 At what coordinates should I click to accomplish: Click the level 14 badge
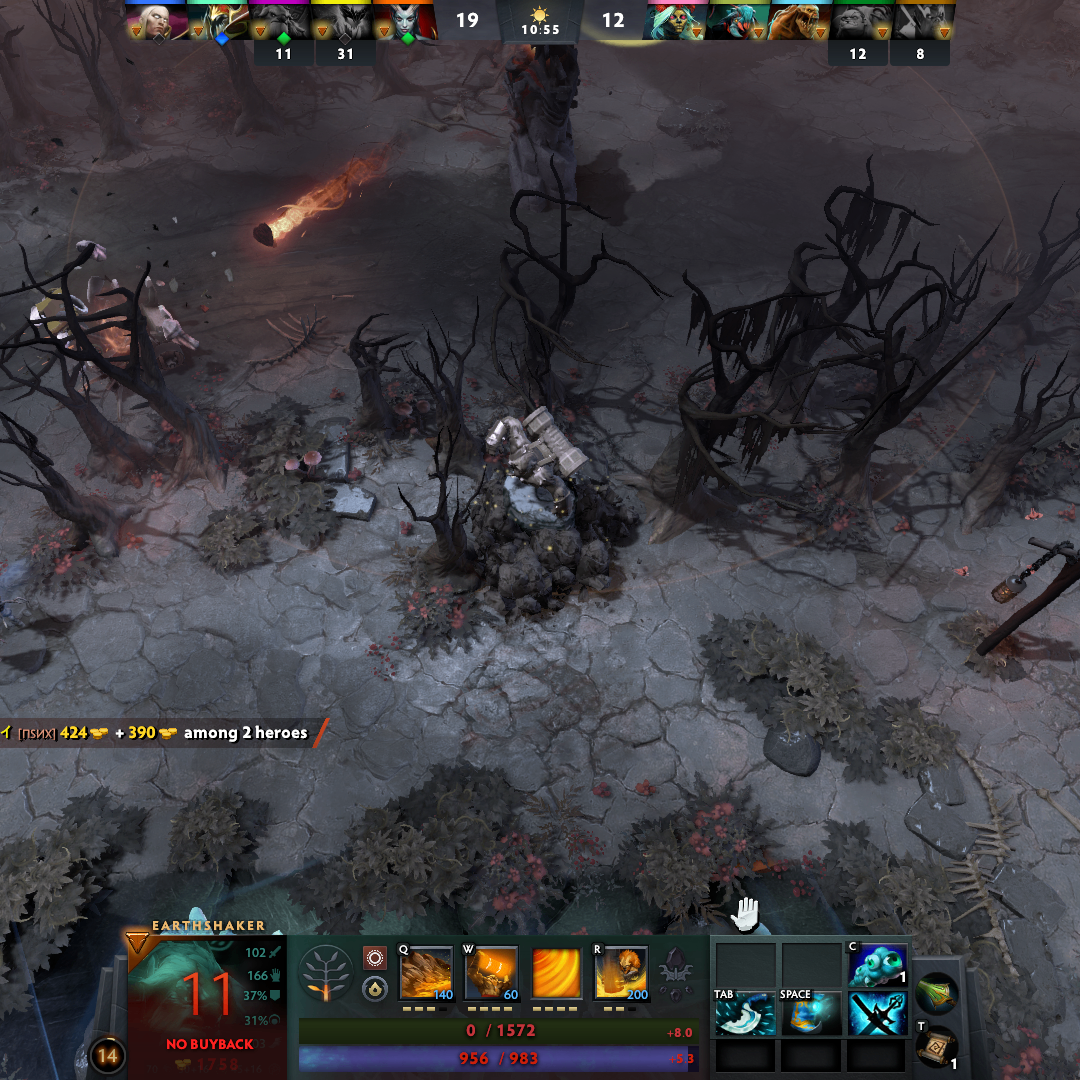pyautogui.click(x=107, y=1055)
